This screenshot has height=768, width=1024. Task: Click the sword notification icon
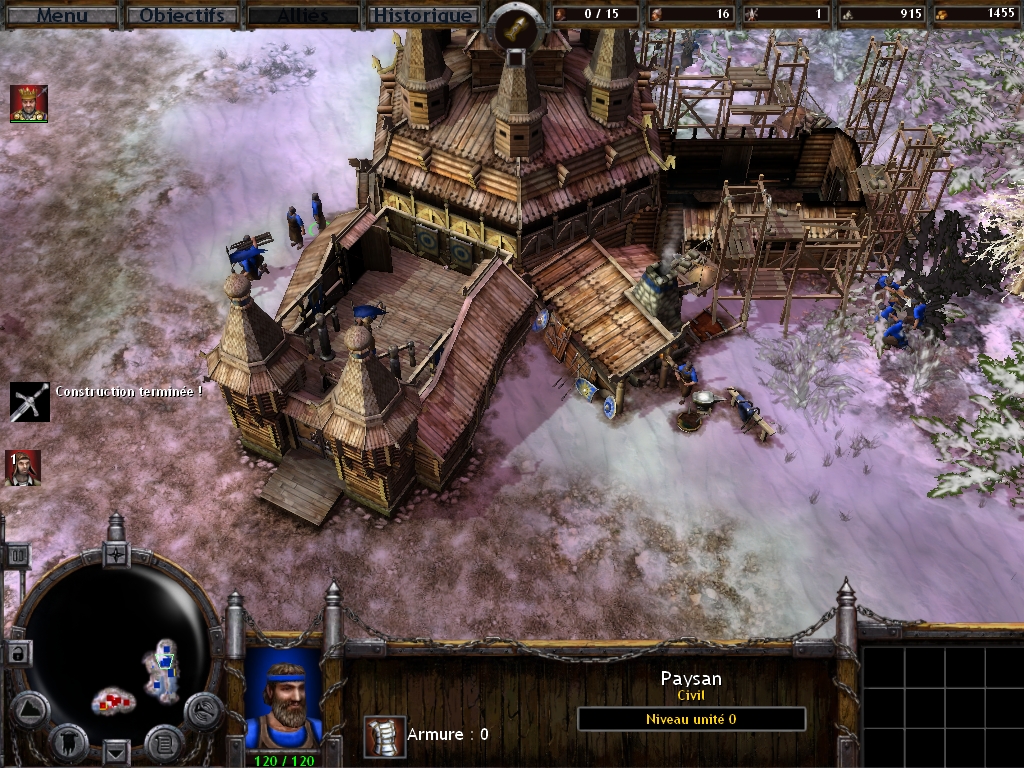tap(29, 401)
